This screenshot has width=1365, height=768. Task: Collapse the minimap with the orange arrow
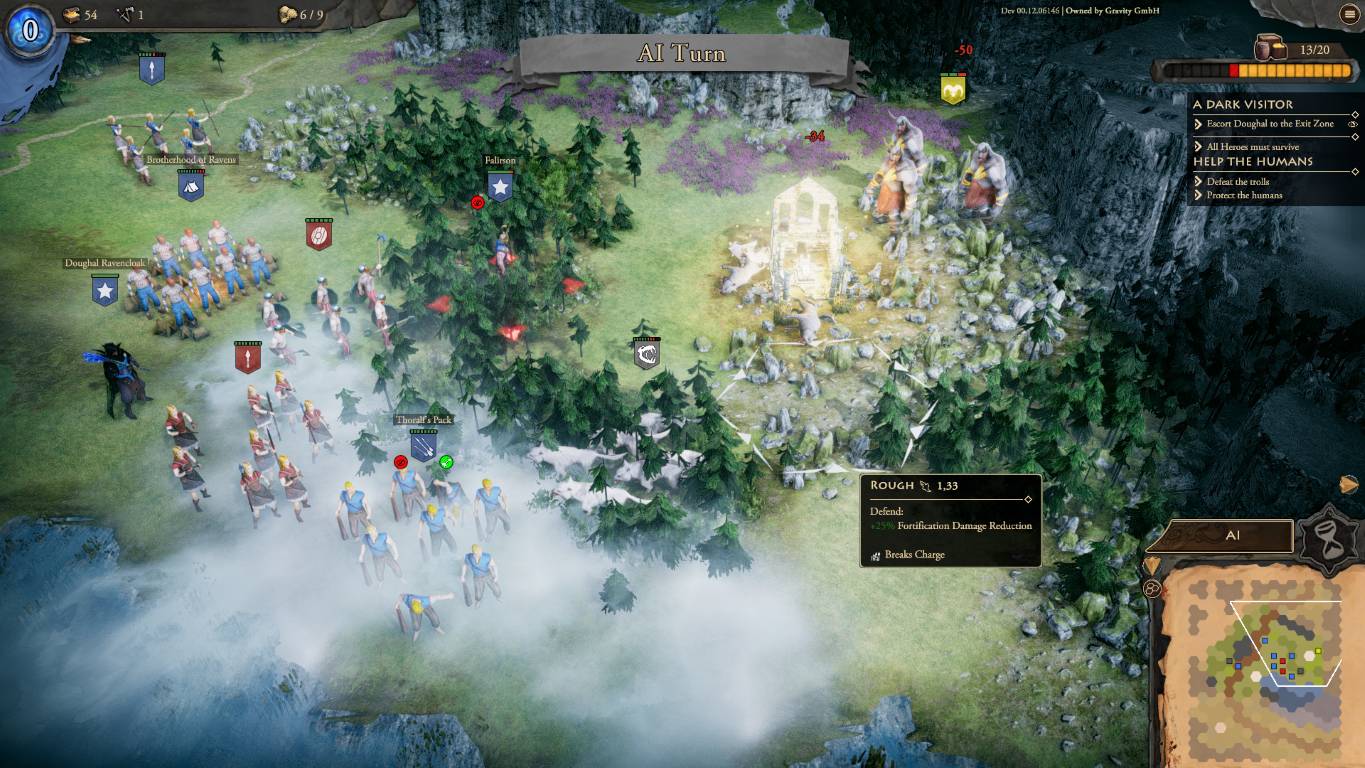1151,565
